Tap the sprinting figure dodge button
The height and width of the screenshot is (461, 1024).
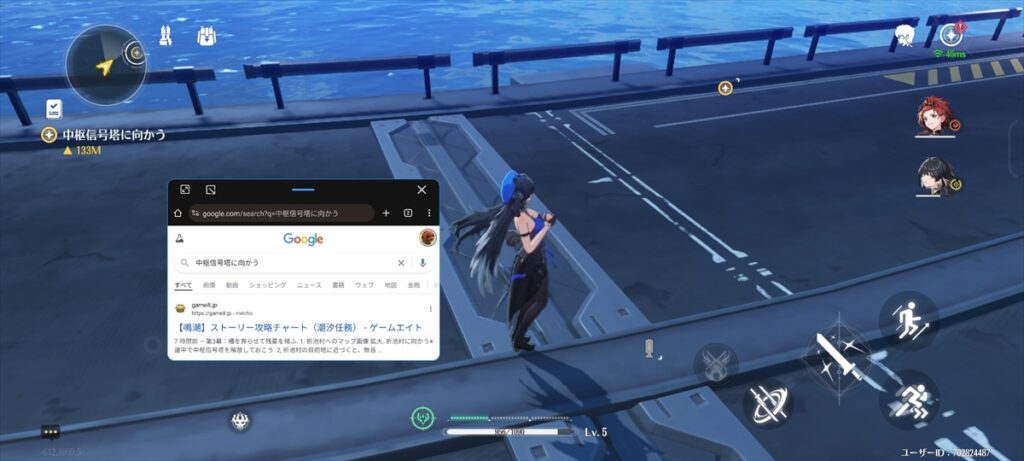pos(908,399)
